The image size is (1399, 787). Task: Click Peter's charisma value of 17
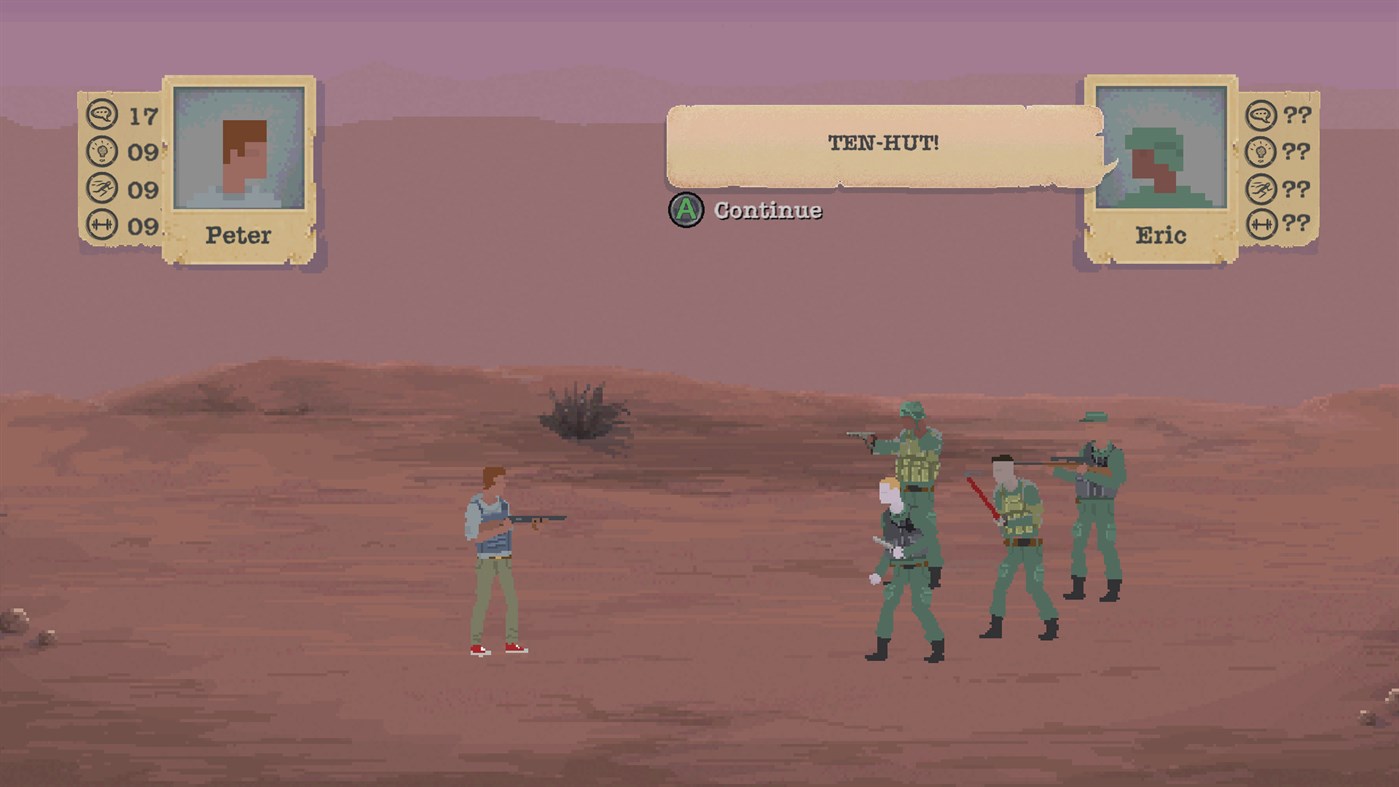click(143, 114)
